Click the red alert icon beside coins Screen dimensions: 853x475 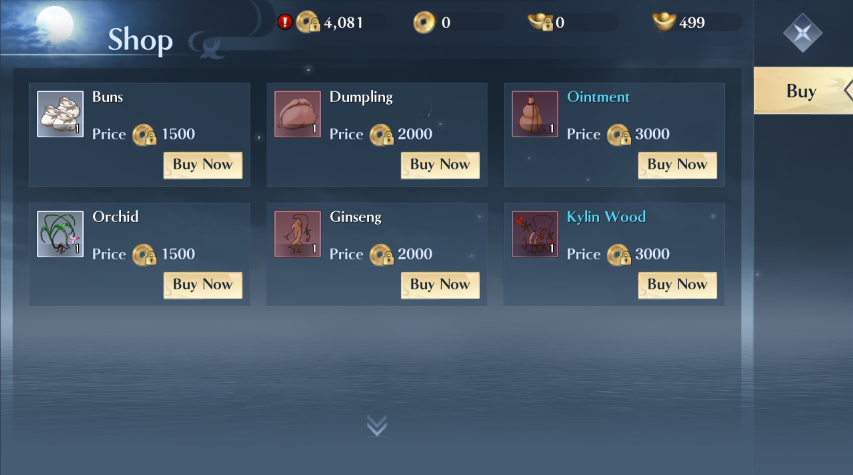coord(285,22)
